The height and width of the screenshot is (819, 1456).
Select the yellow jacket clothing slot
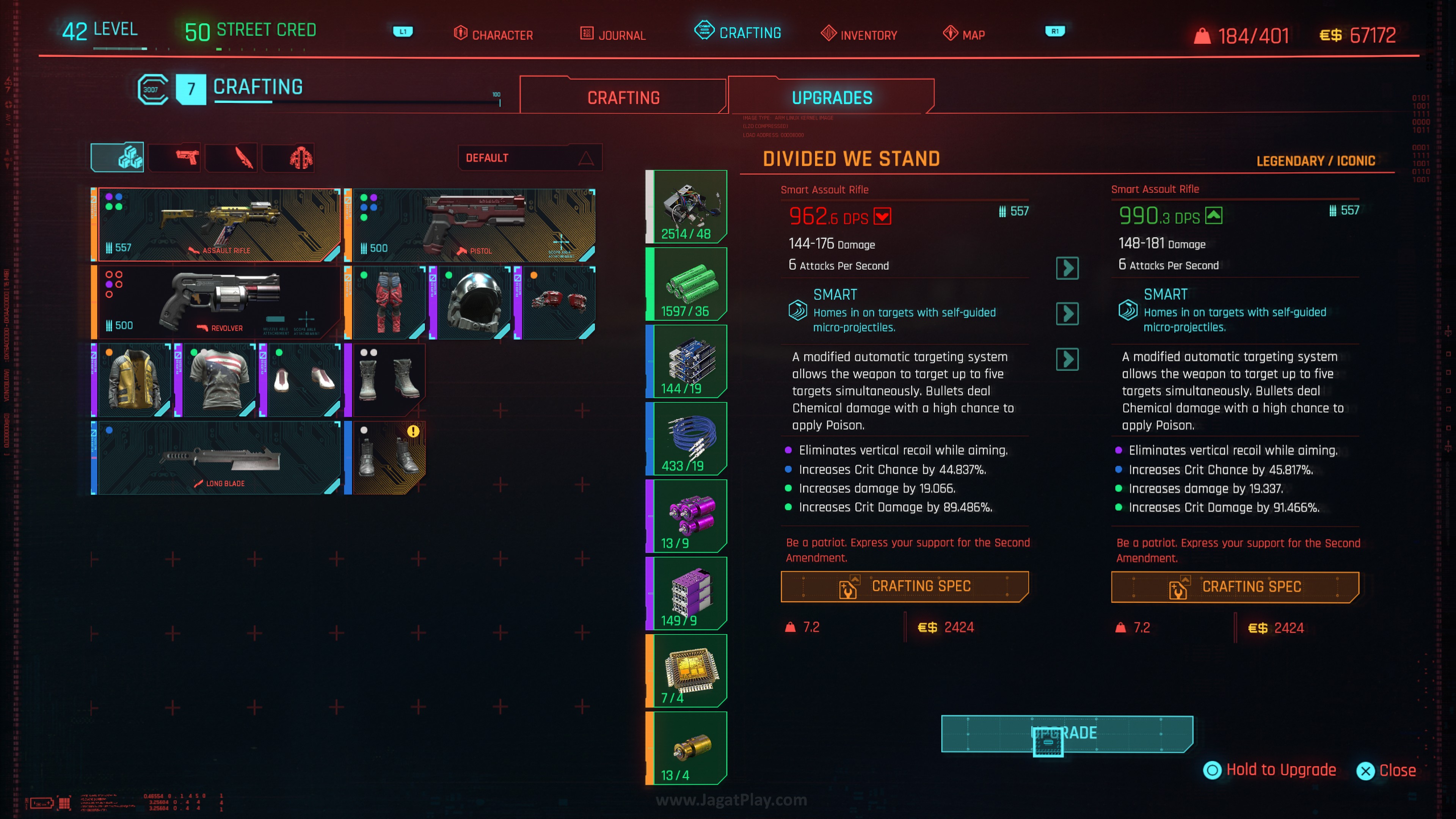pos(133,380)
